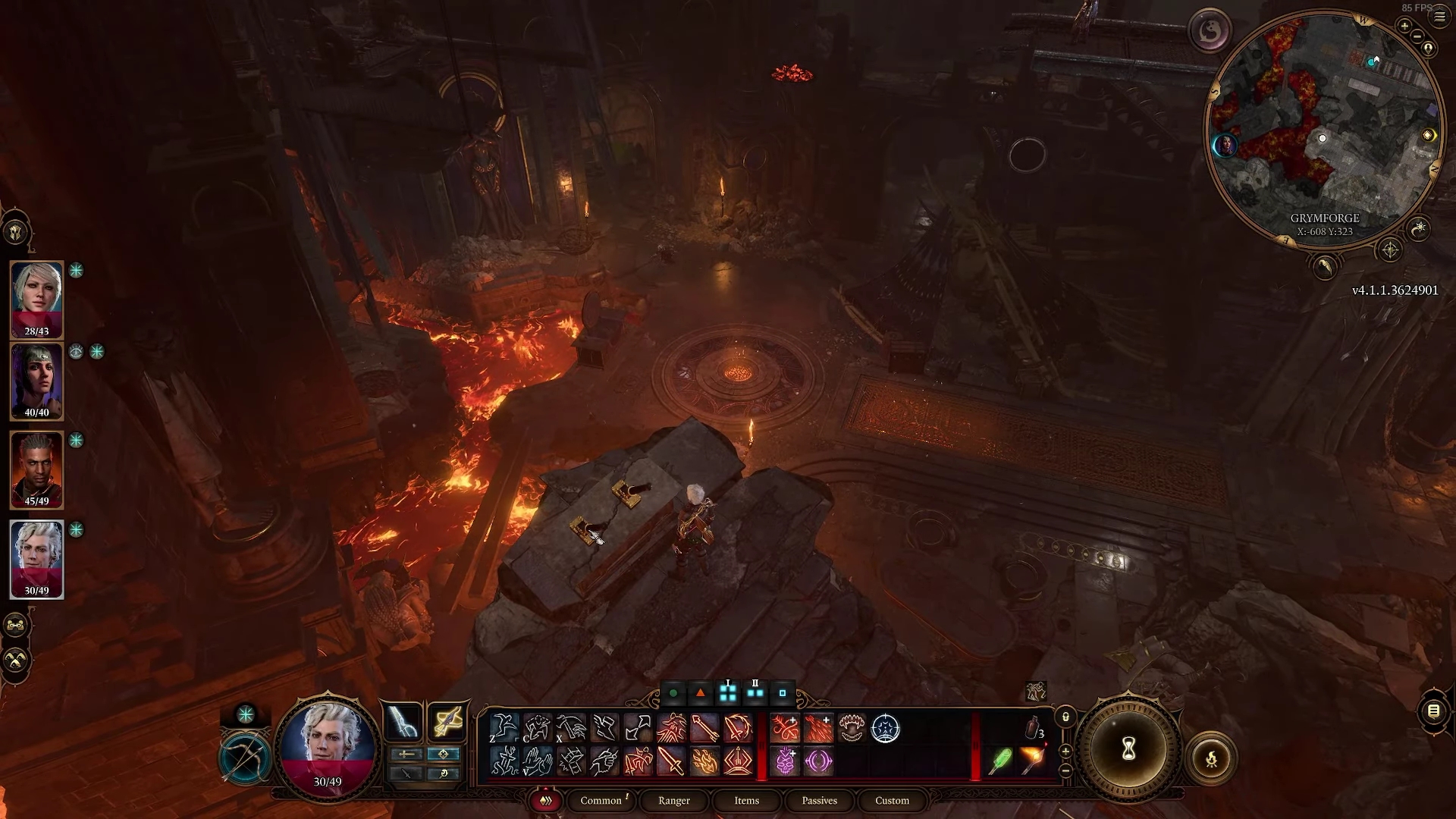The height and width of the screenshot is (819, 1456).
Task: Open the Items hotbar tab
Action: pyautogui.click(x=746, y=801)
